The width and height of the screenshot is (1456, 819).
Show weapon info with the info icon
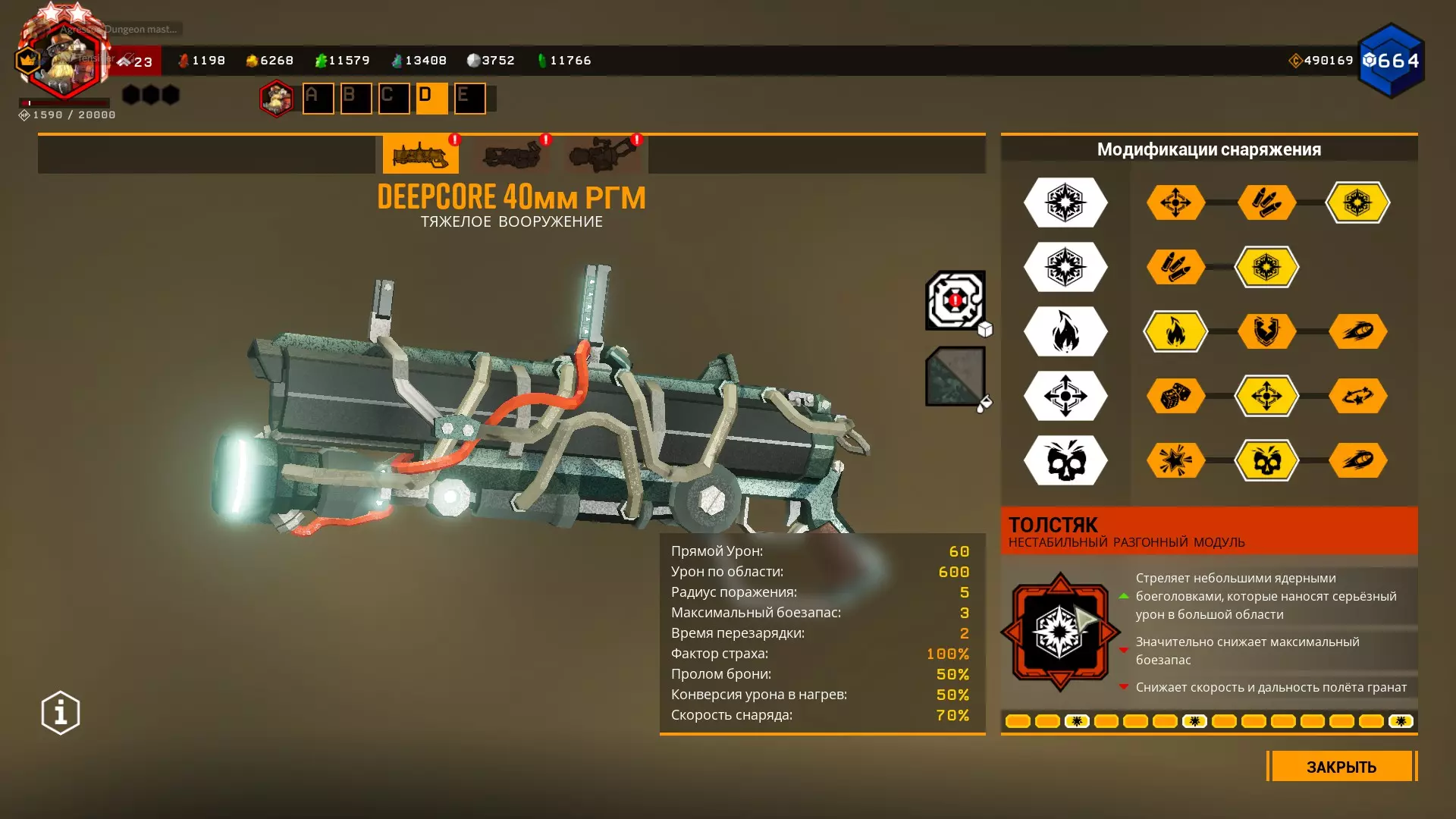click(61, 713)
